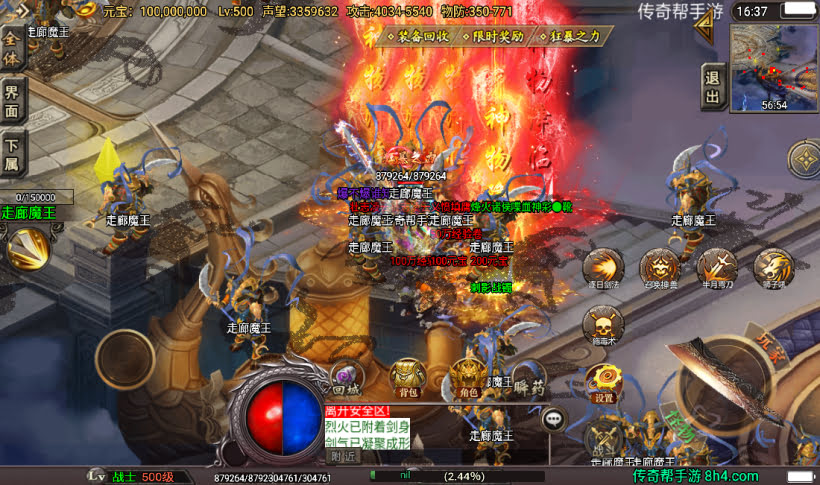The image size is (820, 485).
Task: Use the 回城 return to town item
Action: (x=345, y=377)
